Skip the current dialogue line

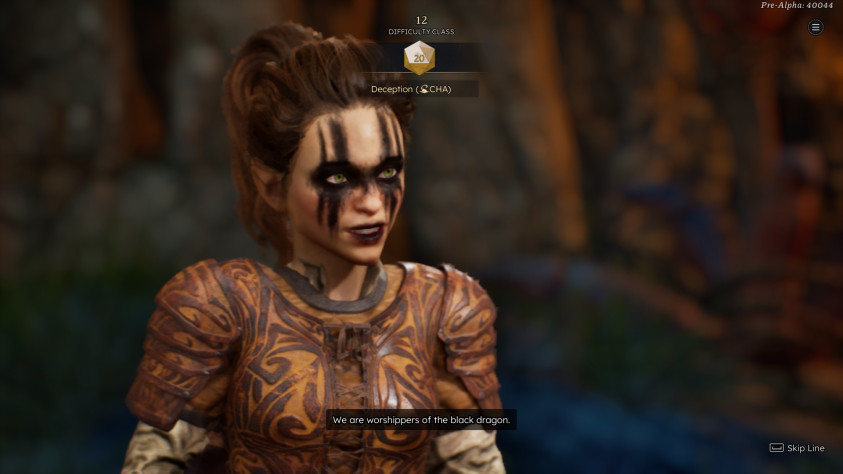click(x=797, y=448)
